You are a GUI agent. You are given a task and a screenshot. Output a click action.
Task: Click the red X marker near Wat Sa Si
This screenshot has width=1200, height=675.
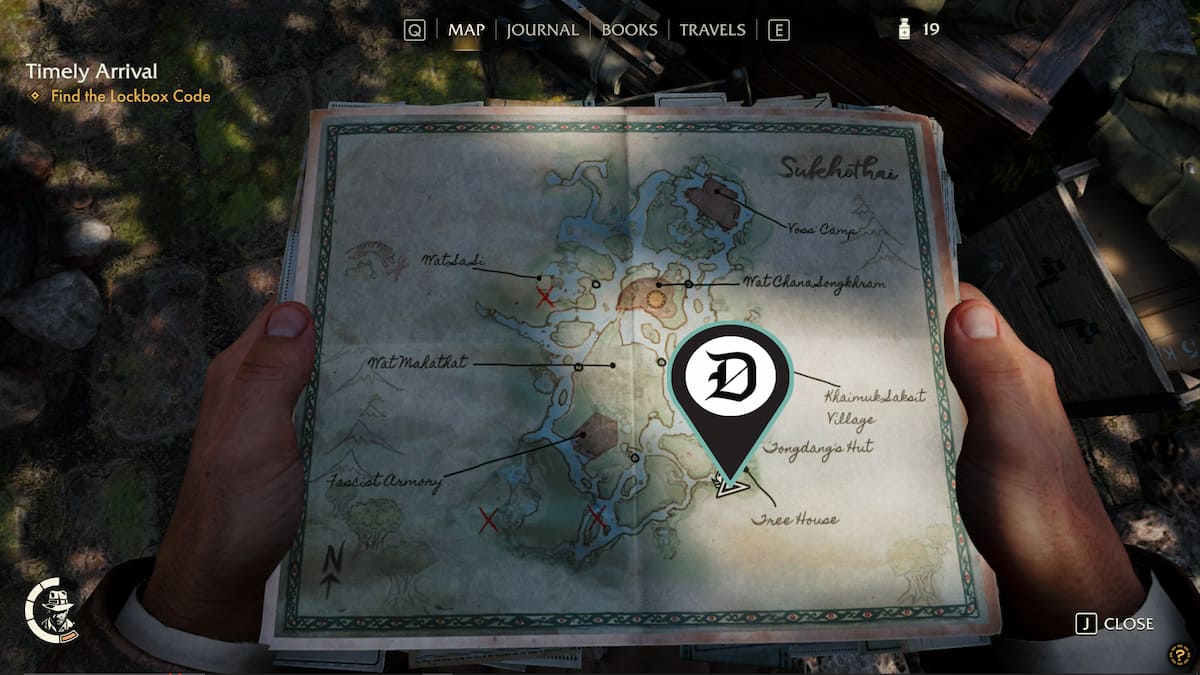click(545, 297)
